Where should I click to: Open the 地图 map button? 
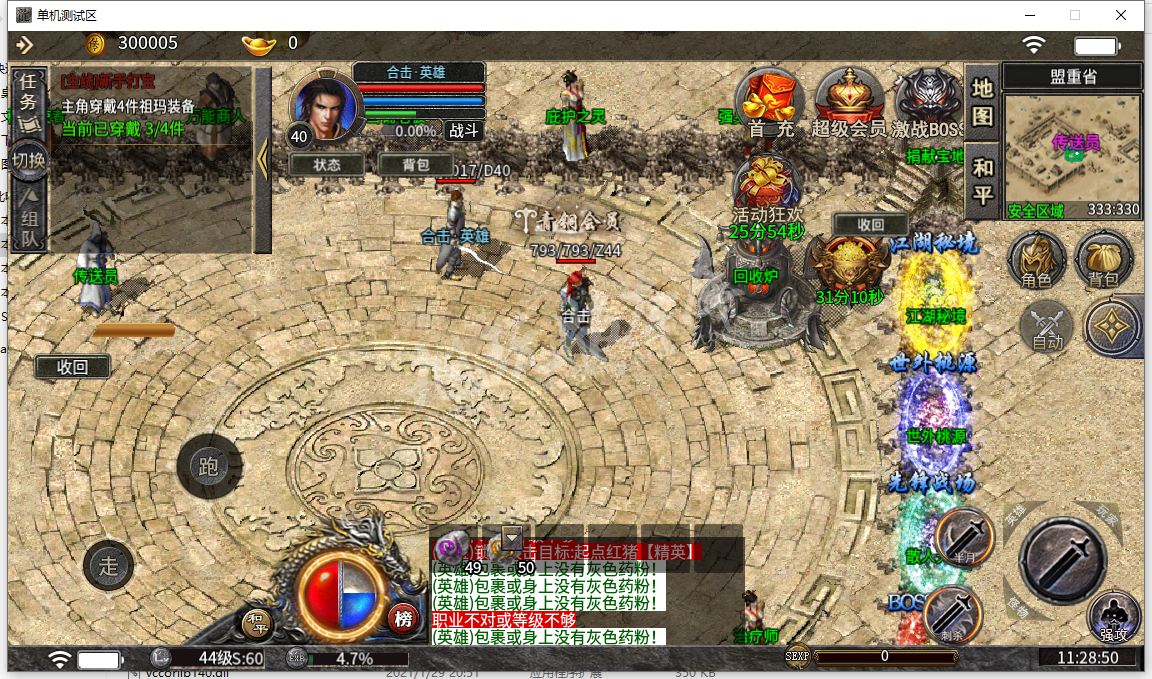point(983,103)
